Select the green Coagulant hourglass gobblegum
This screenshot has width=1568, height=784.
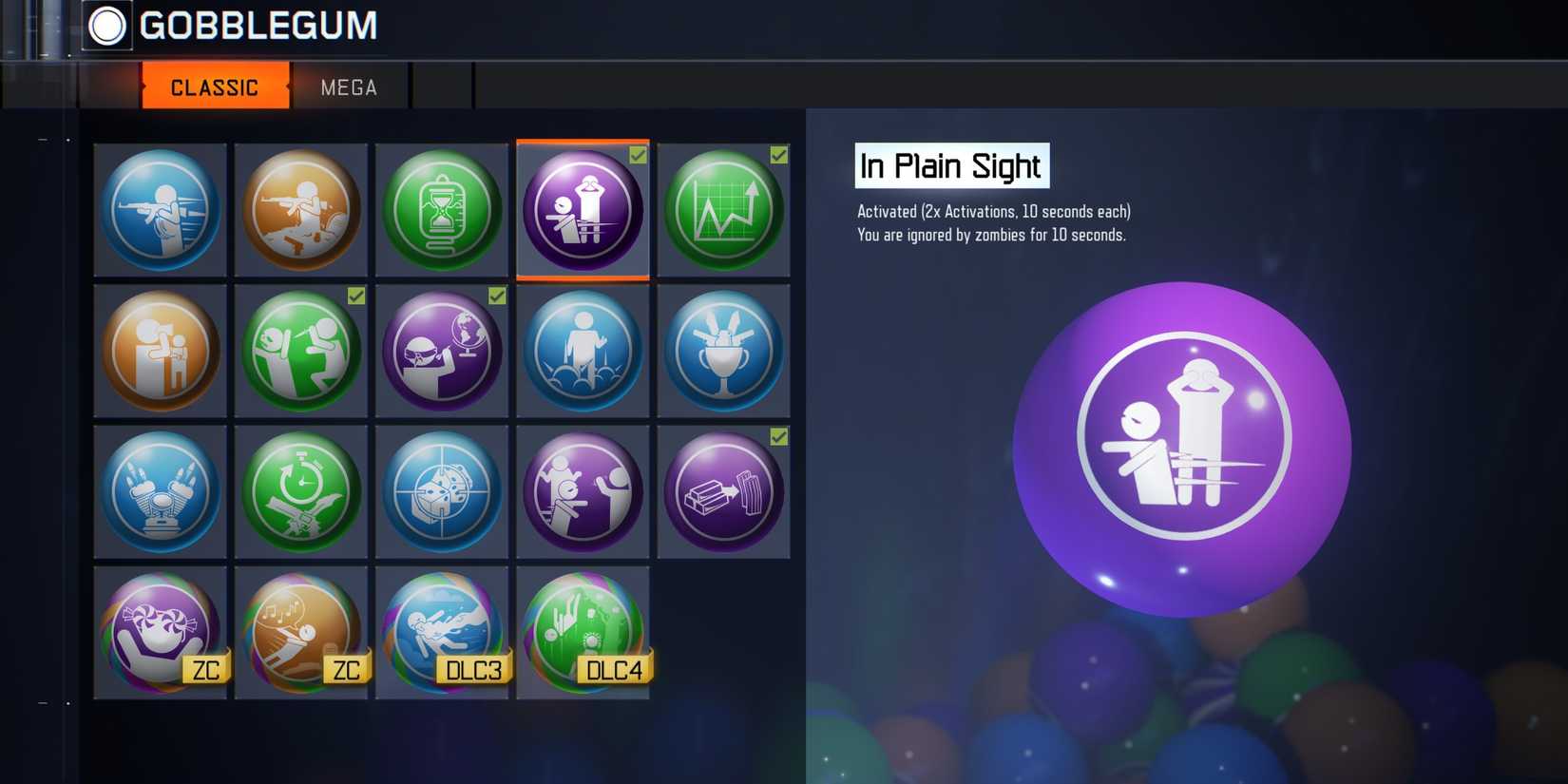coord(442,211)
